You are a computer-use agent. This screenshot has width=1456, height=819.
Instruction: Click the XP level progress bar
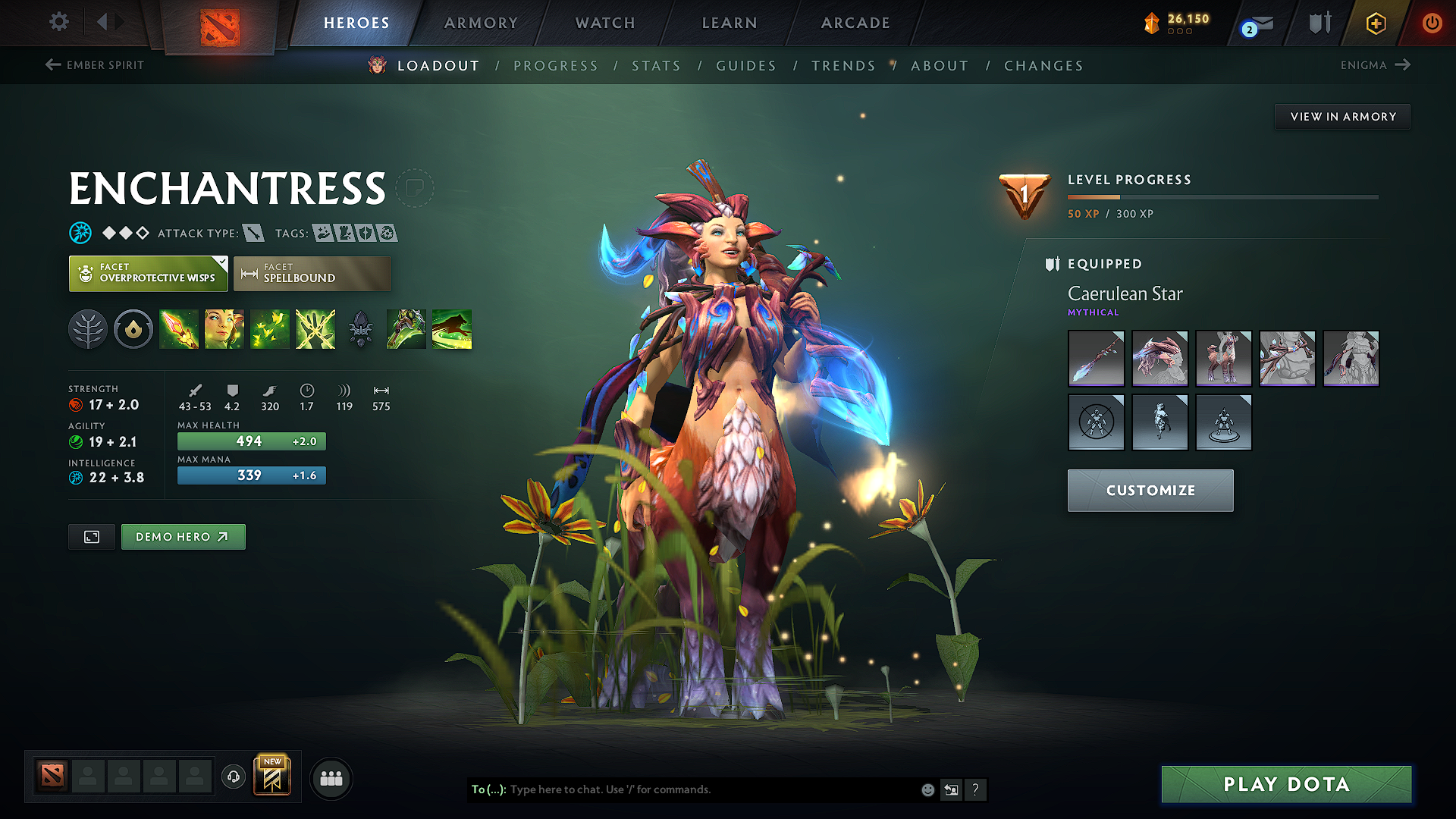click(x=1221, y=198)
